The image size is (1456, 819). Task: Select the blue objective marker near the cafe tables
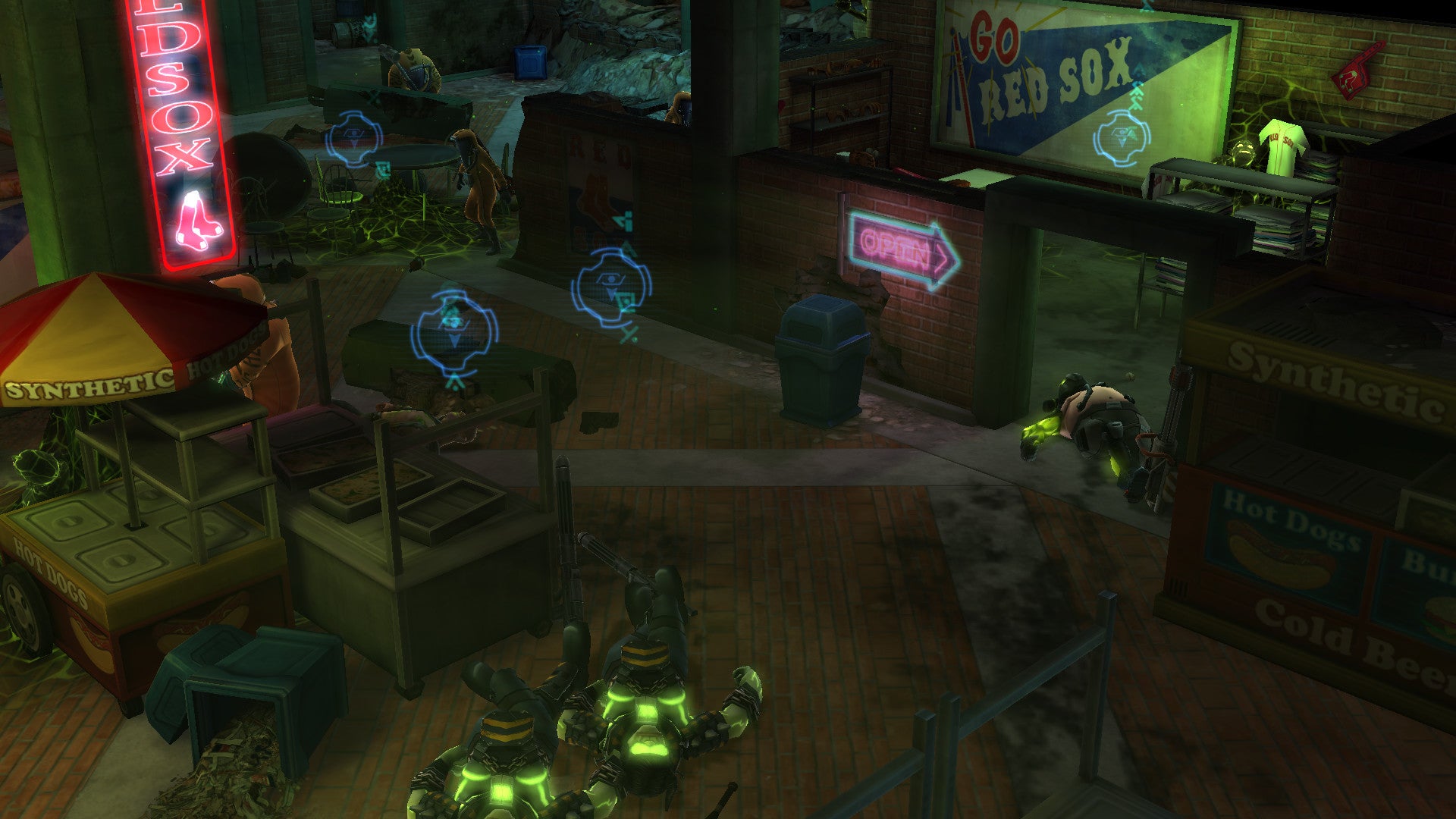click(x=353, y=137)
